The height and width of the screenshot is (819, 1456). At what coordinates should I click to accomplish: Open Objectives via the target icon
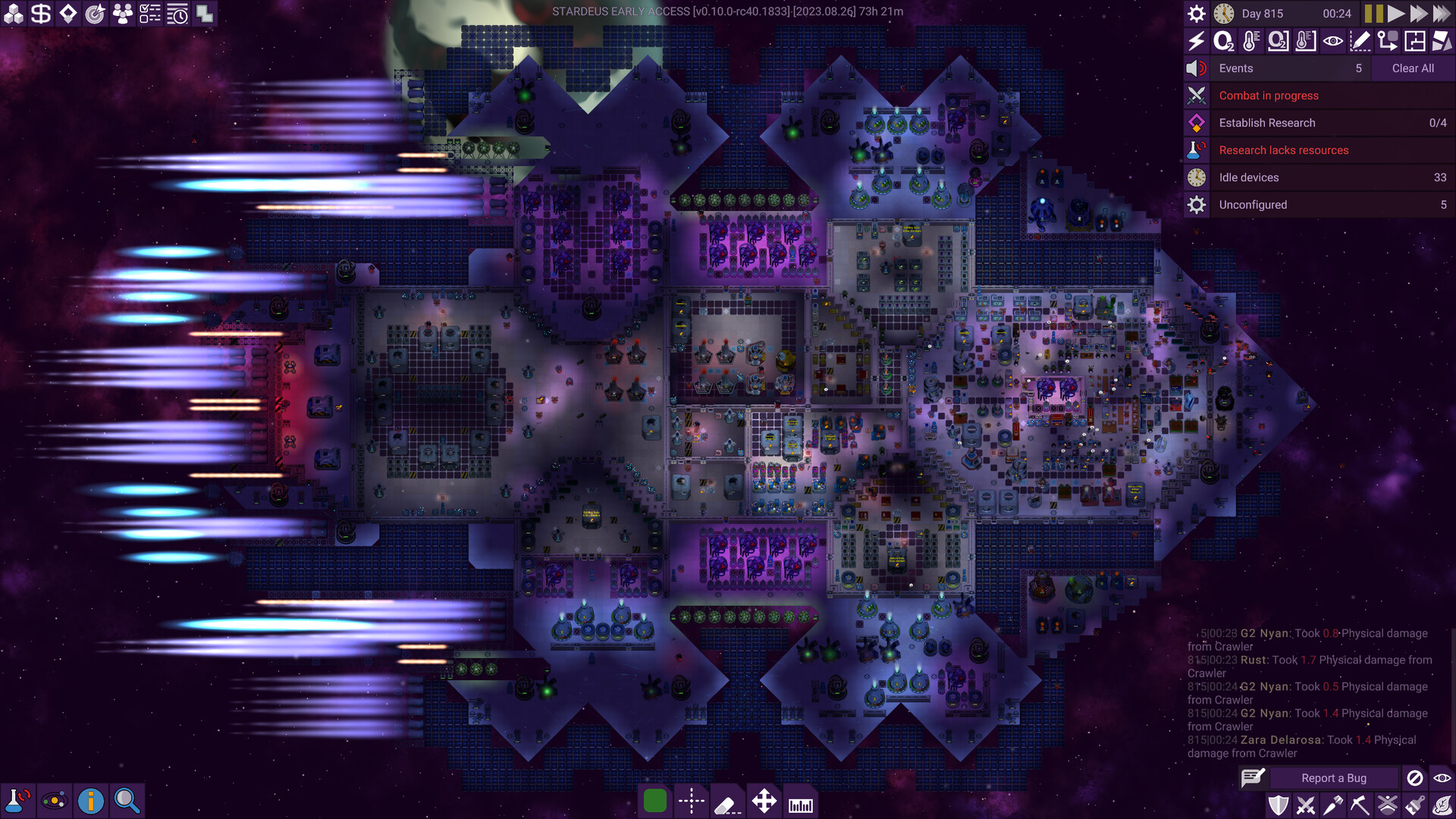pos(96,13)
